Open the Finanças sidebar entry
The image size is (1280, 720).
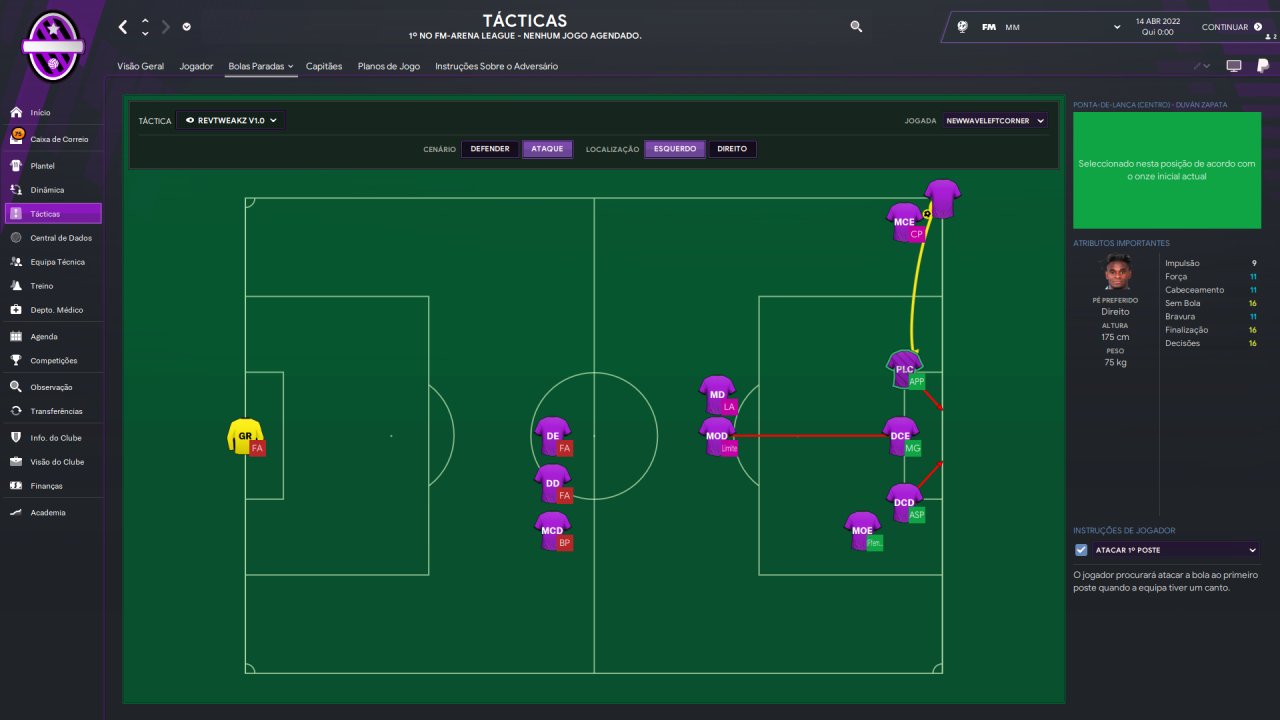pos(46,486)
